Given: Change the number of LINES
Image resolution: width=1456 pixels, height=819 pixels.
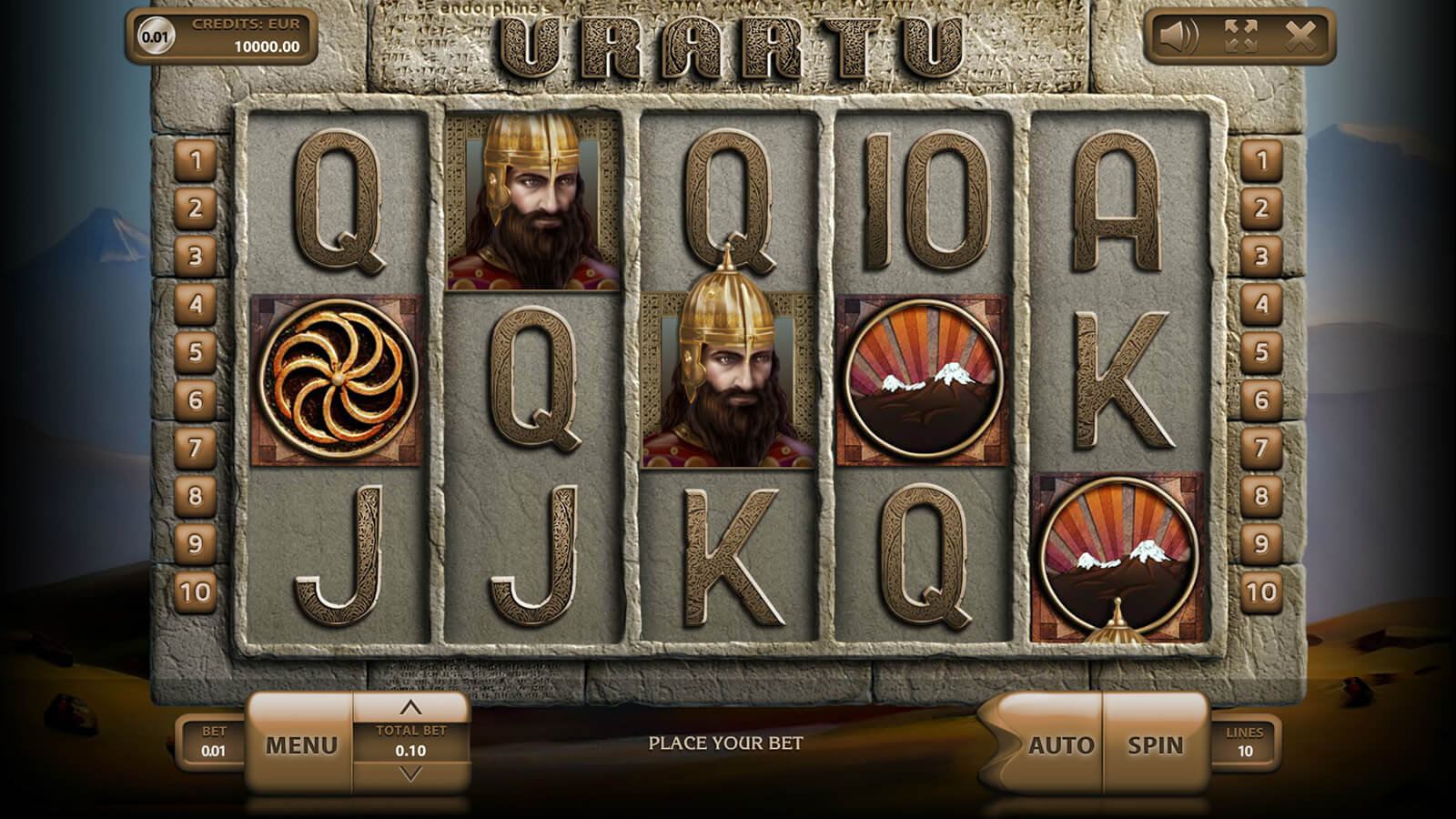Looking at the screenshot, I should pos(1244,743).
